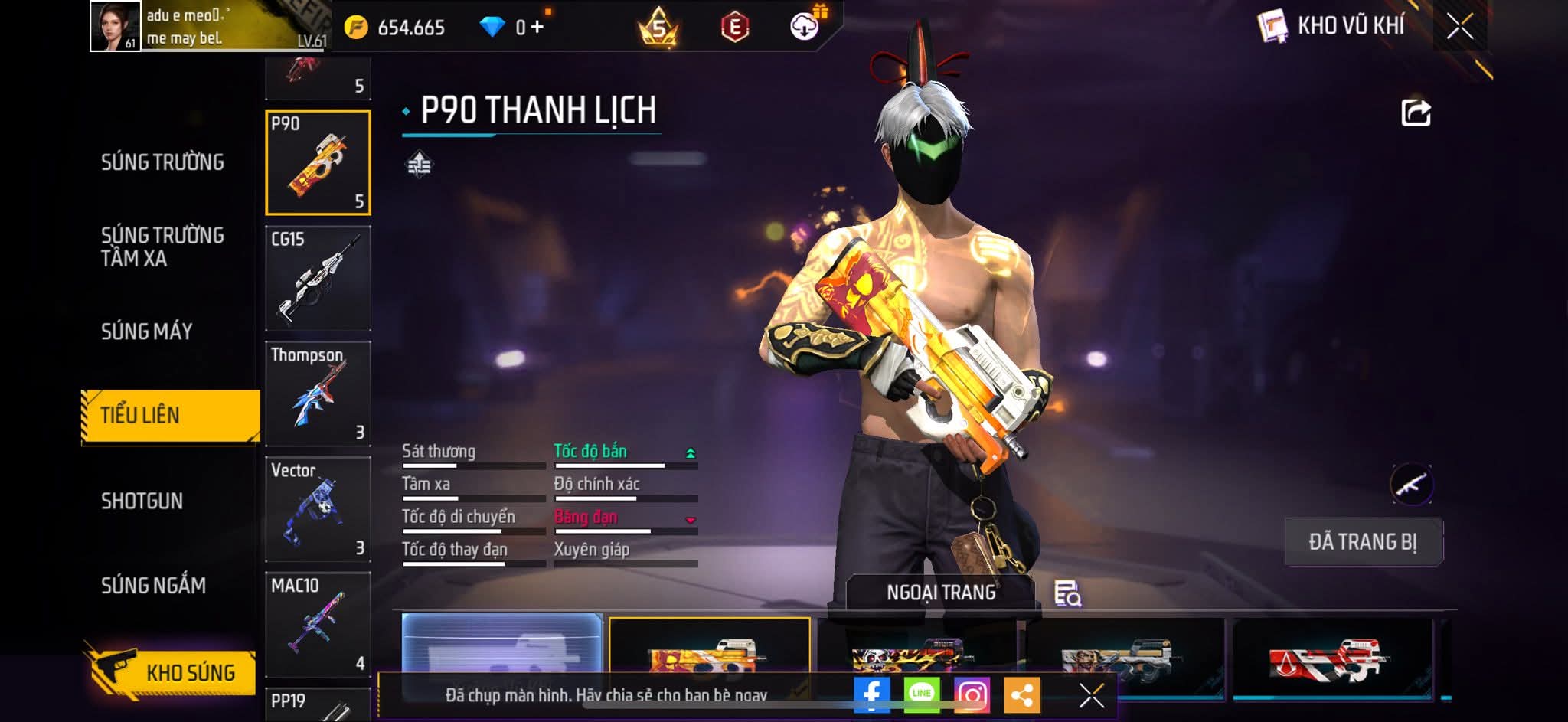Select the MAC10 weapon slot

coord(318,625)
